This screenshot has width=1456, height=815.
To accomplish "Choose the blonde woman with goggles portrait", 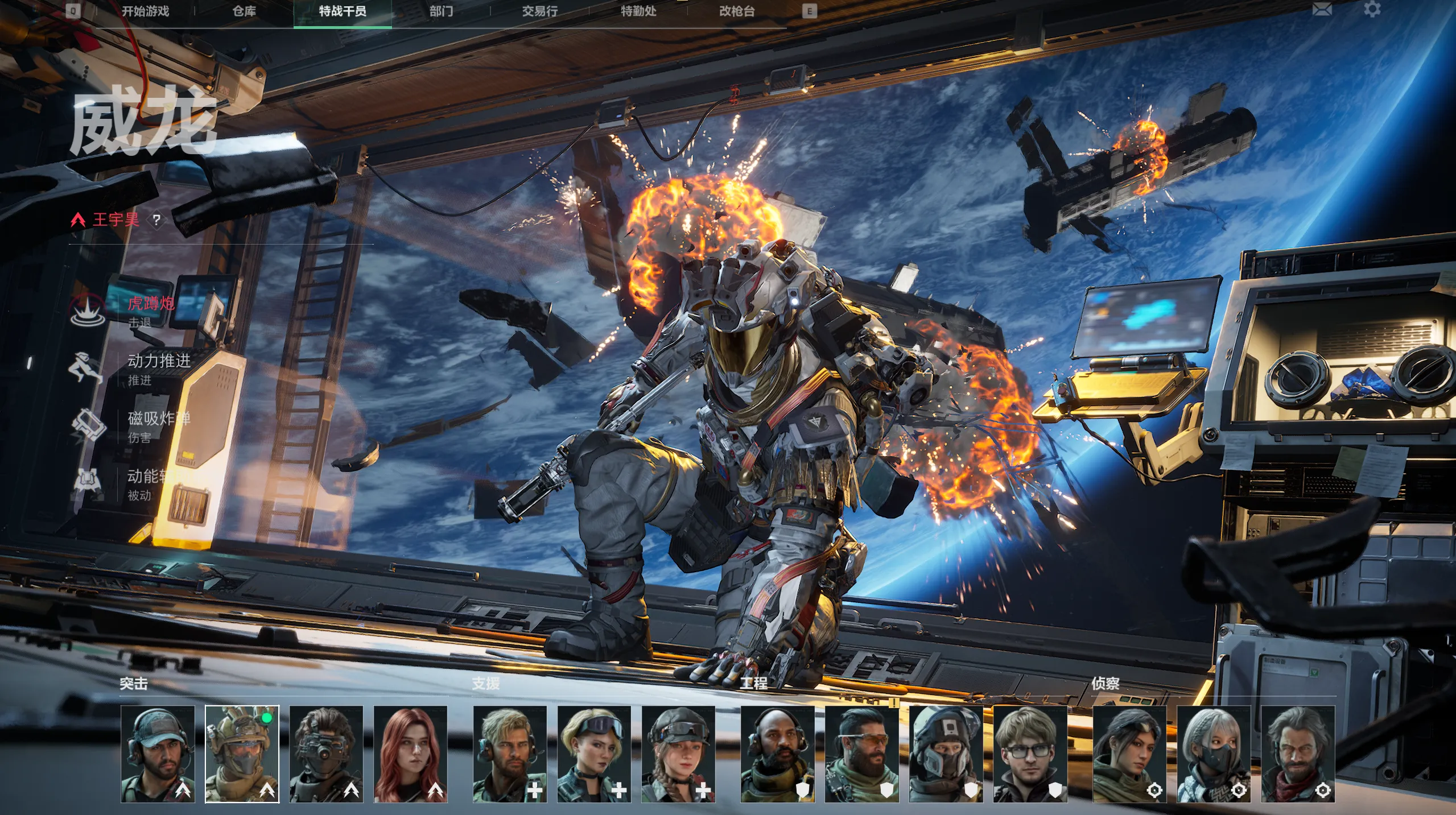I will (594, 754).
